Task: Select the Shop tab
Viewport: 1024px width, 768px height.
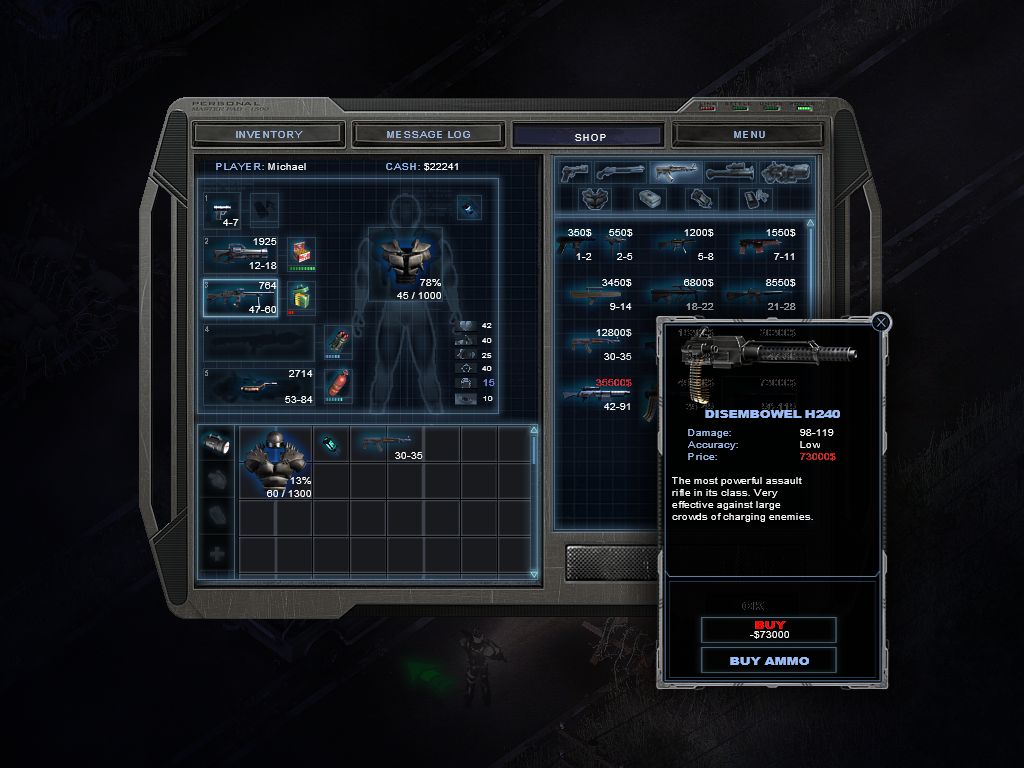Action: click(589, 136)
